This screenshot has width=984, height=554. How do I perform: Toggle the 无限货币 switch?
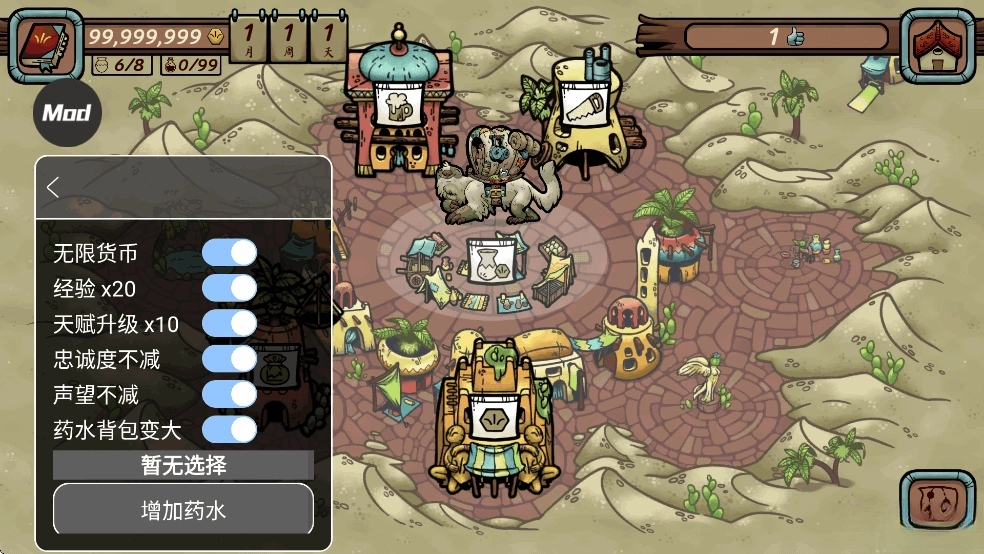click(230, 253)
